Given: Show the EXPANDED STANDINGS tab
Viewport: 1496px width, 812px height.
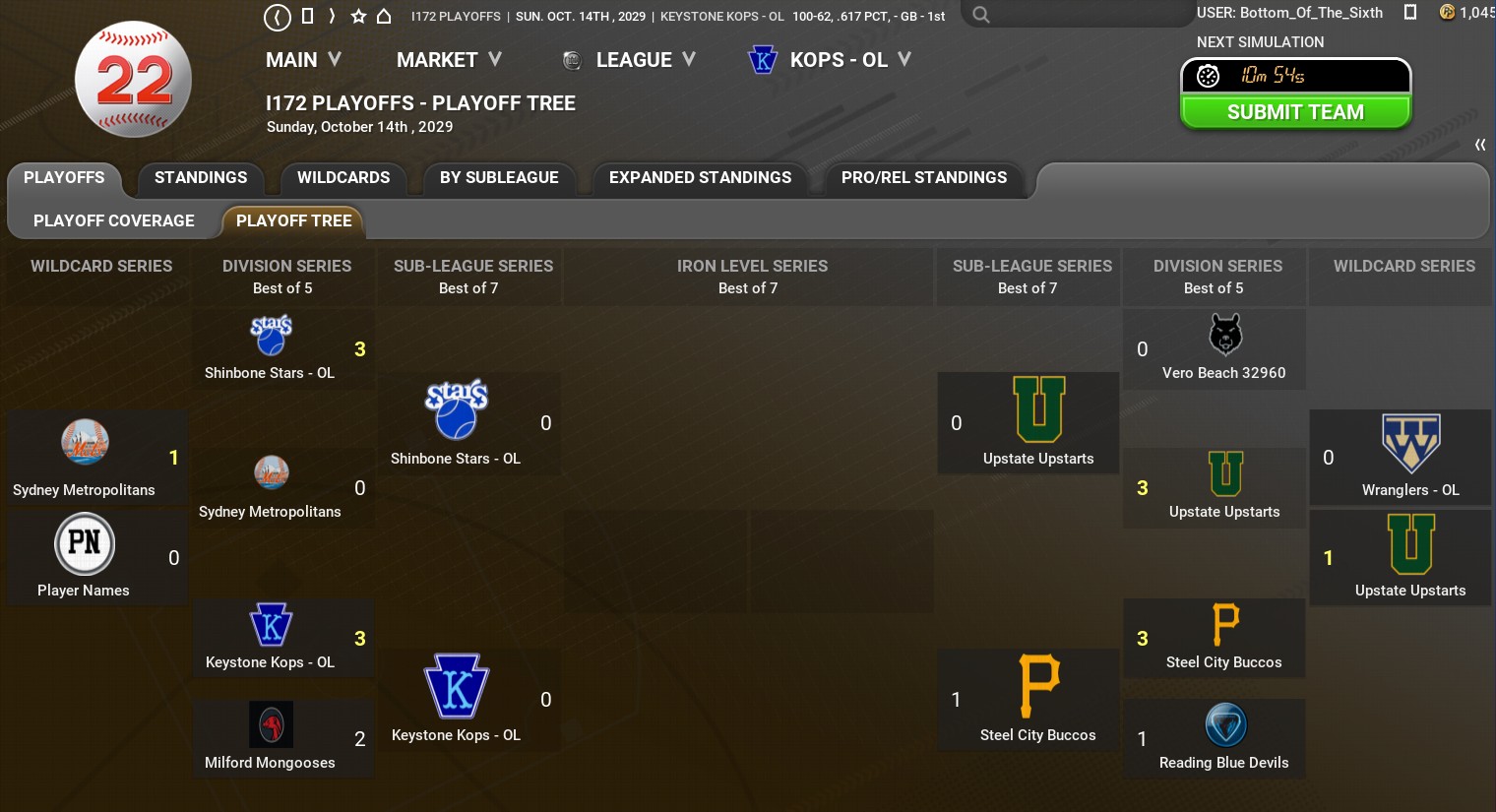Looking at the screenshot, I should (700, 178).
